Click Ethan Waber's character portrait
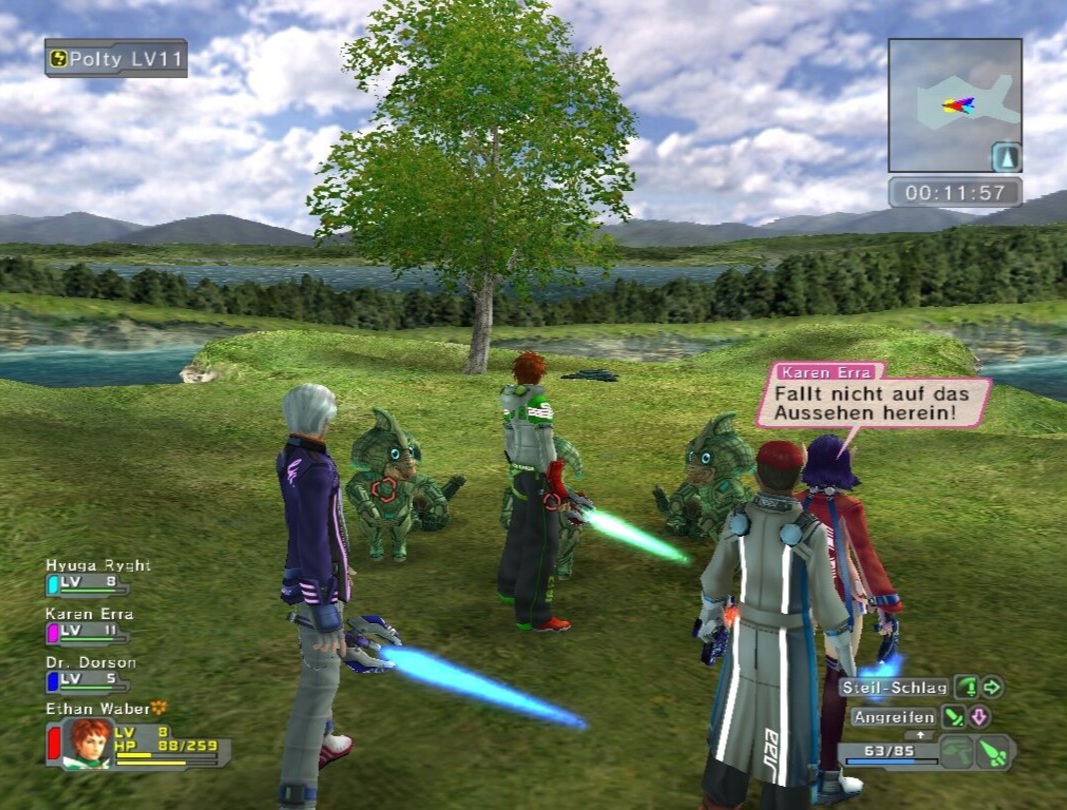This screenshot has height=810, width=1067. pyautogui.click(x=89, y=742)
